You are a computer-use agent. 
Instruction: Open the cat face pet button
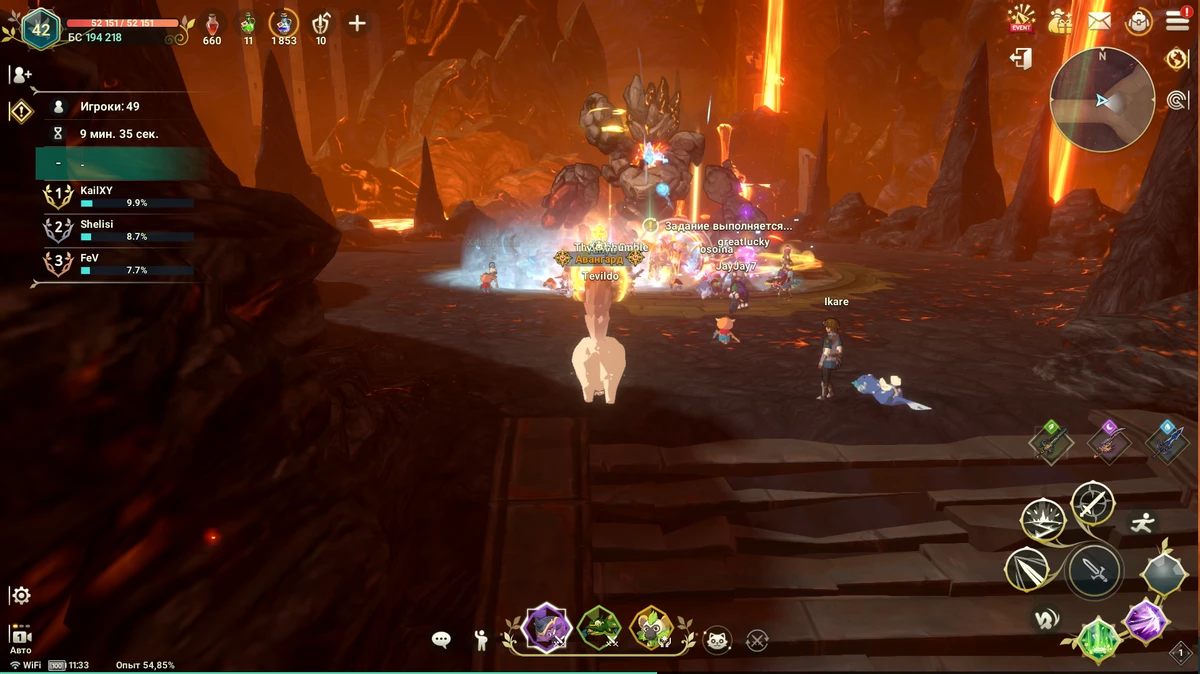click(717, 640)
